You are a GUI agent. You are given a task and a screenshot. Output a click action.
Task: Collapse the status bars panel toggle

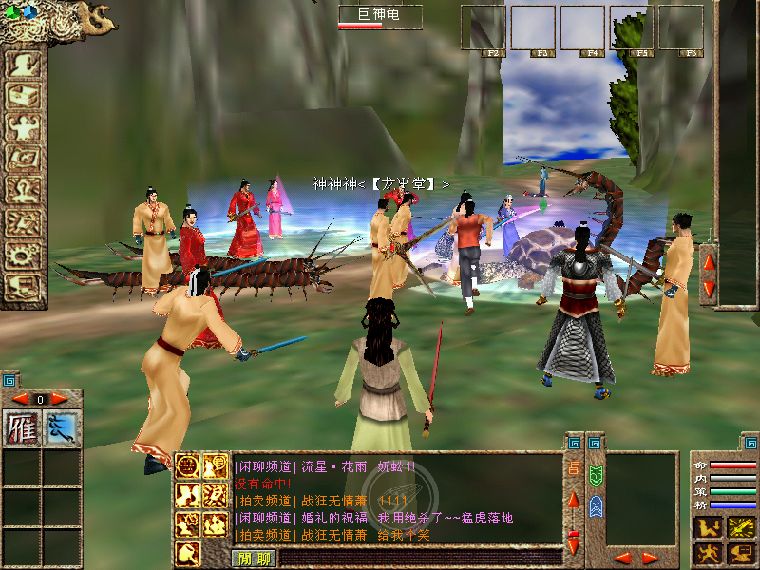point(751,441)
